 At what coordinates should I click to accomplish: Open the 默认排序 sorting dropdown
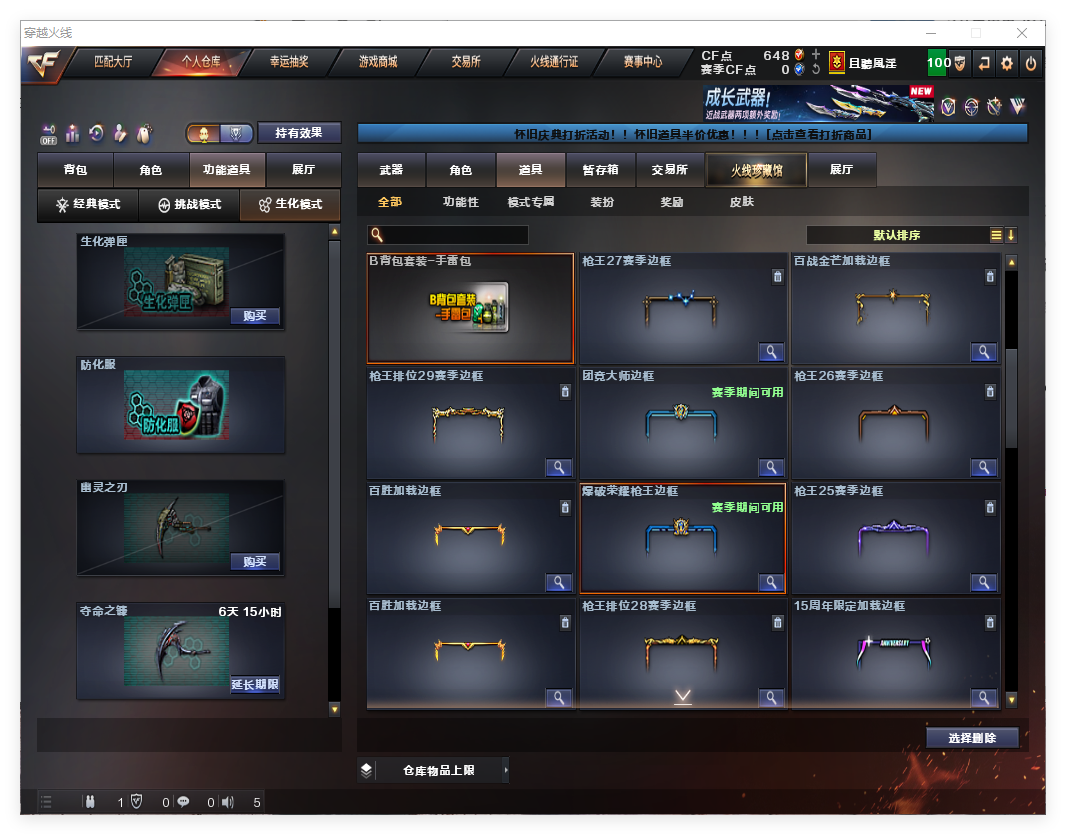click(897, 235)
